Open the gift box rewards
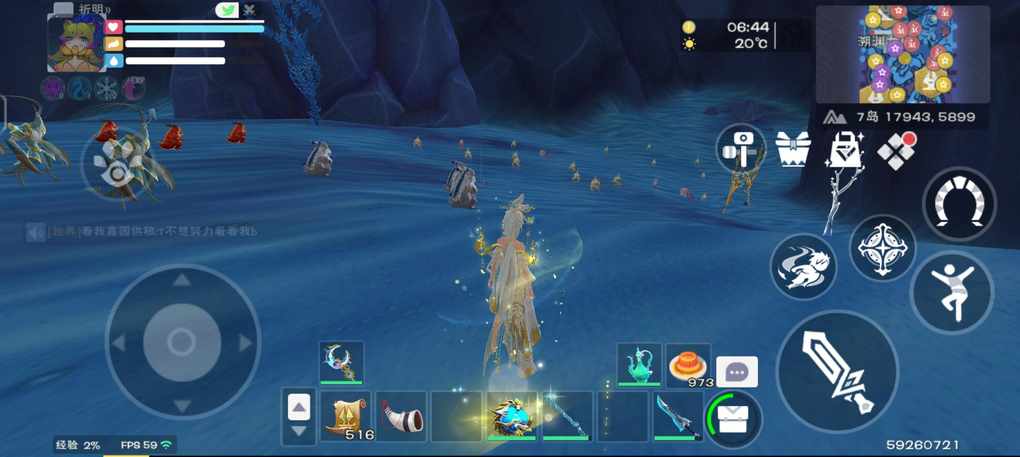1020x457 pixels. pyautogui.click(x=792, y=151)
